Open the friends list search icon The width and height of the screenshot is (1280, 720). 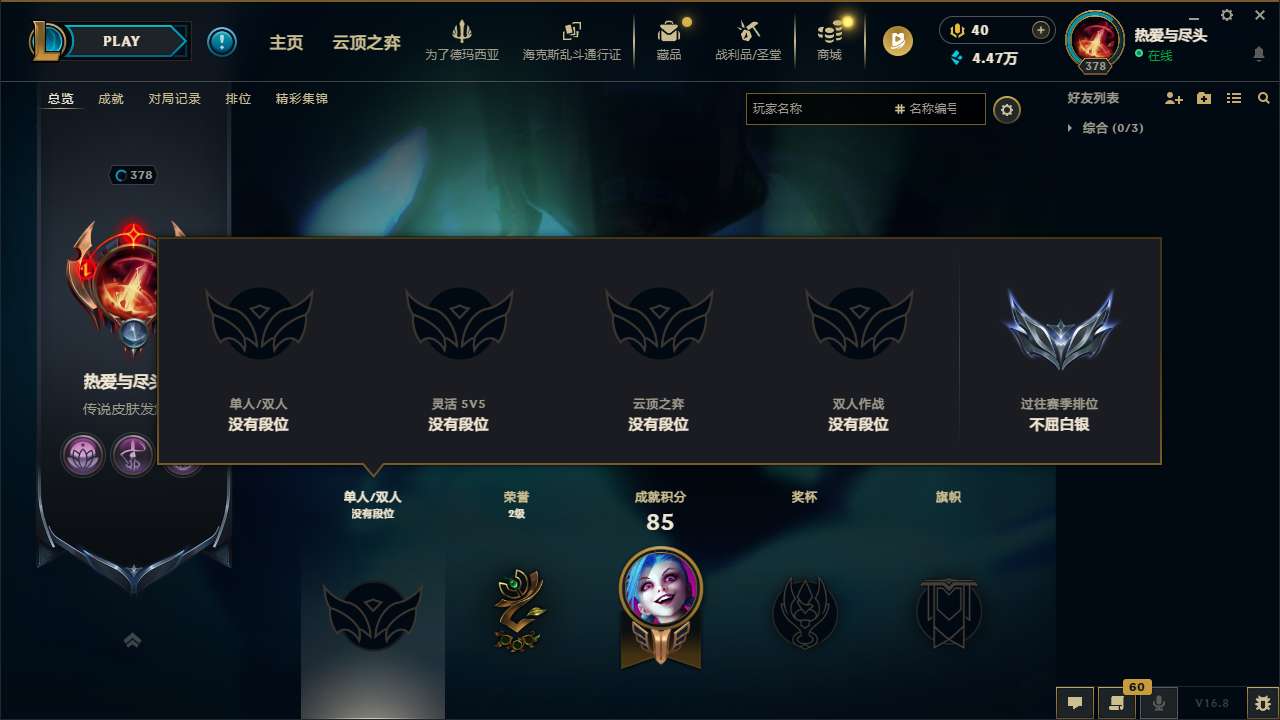click(x=1263, y=98)
